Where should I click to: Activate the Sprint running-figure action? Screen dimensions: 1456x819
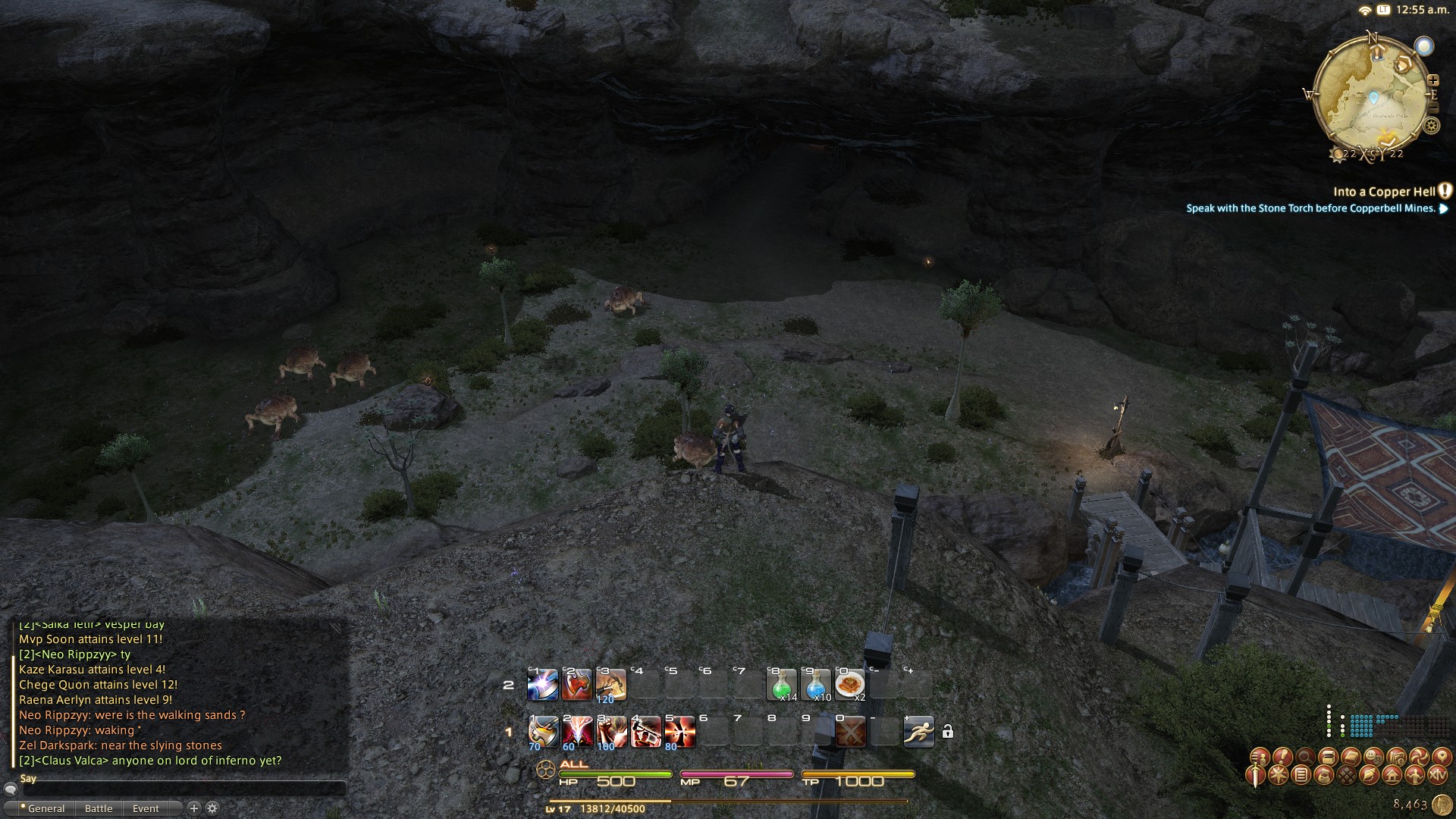(918, 732)
